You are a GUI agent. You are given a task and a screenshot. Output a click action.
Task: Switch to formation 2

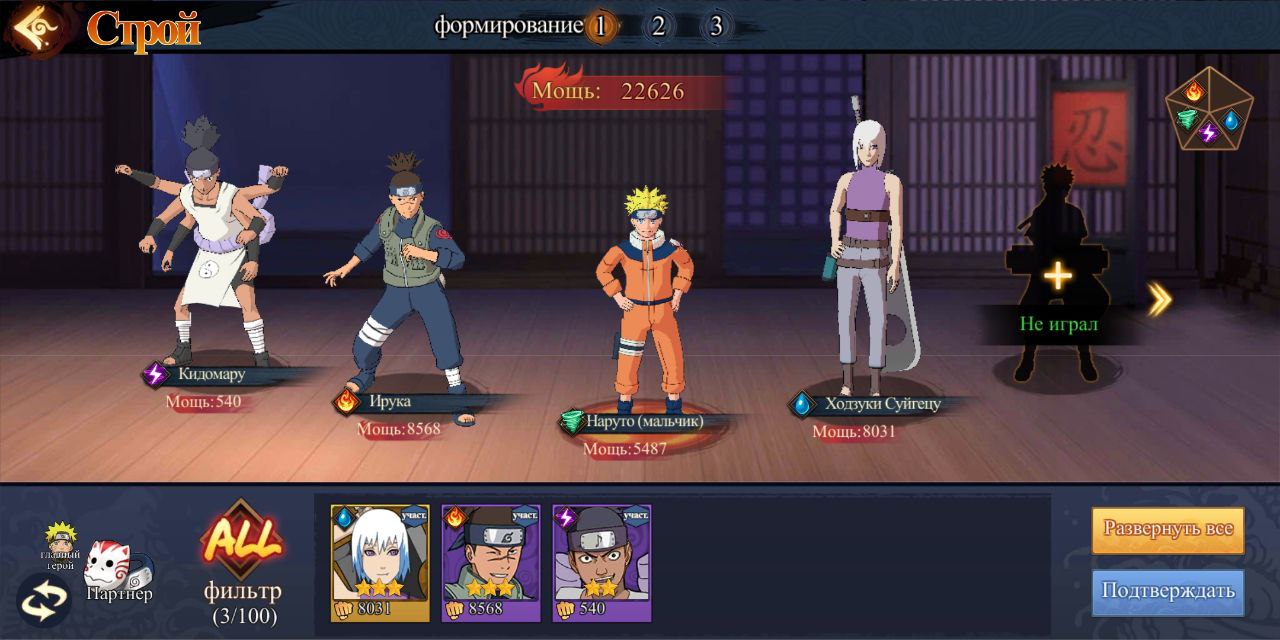click(658, 26)
